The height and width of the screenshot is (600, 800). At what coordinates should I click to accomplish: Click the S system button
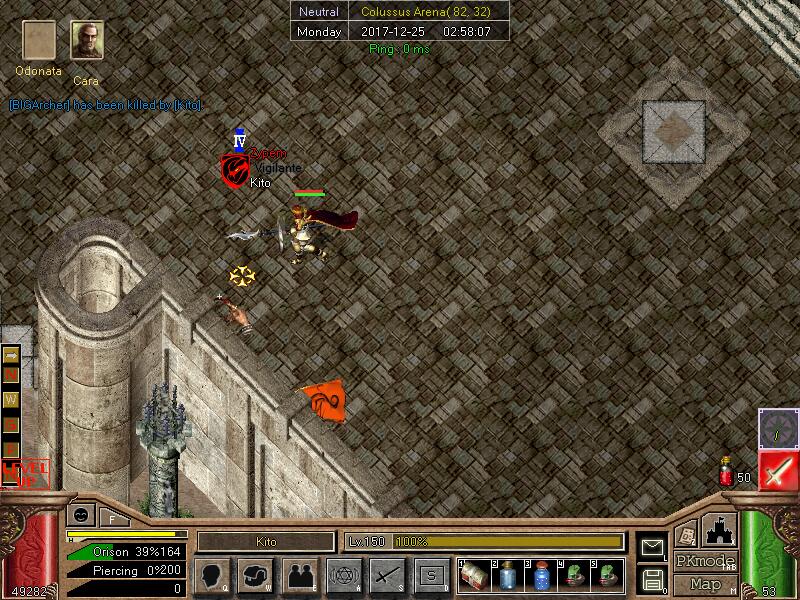(431, 575)
